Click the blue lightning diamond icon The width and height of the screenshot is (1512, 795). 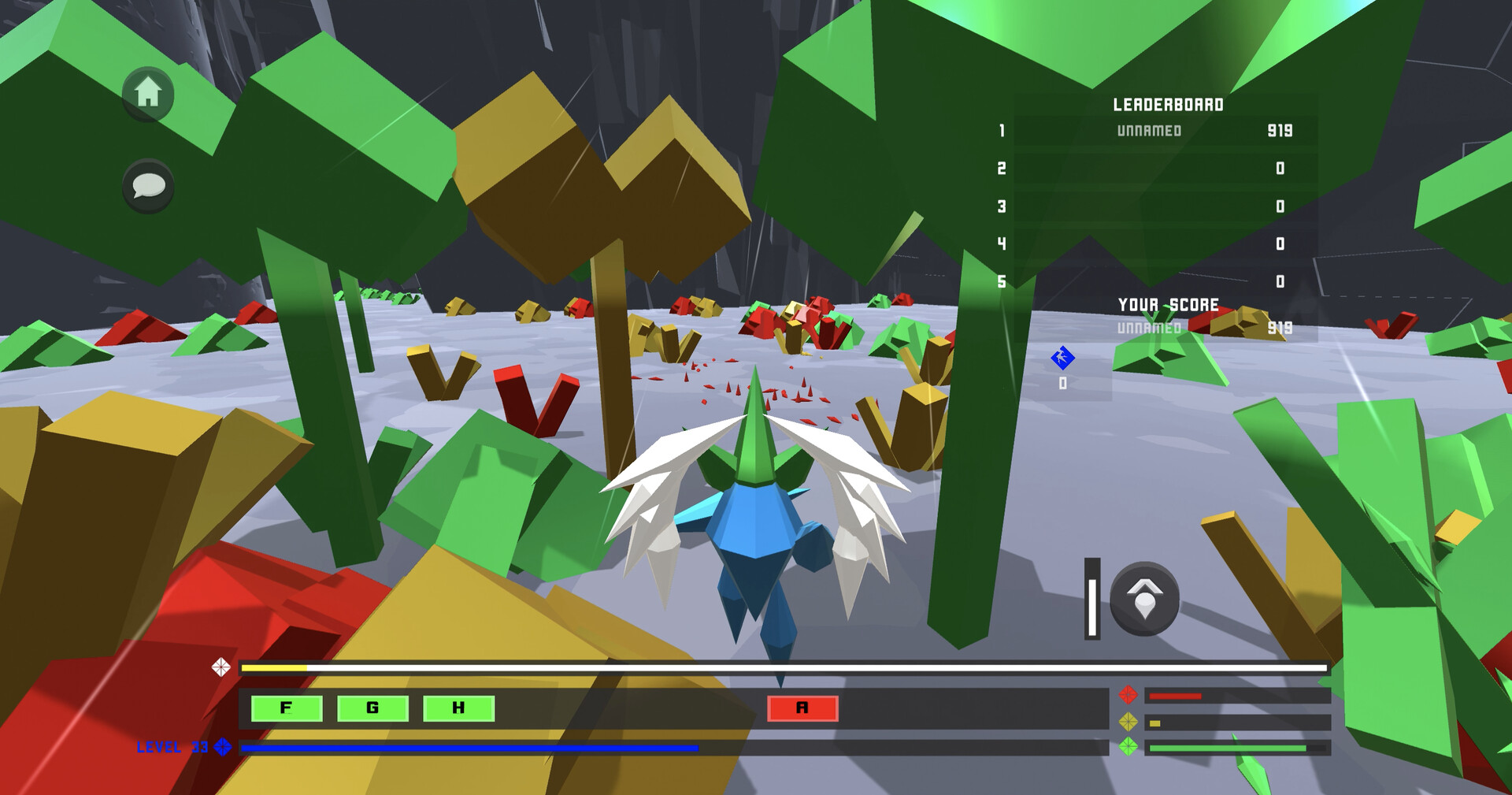1062,359
